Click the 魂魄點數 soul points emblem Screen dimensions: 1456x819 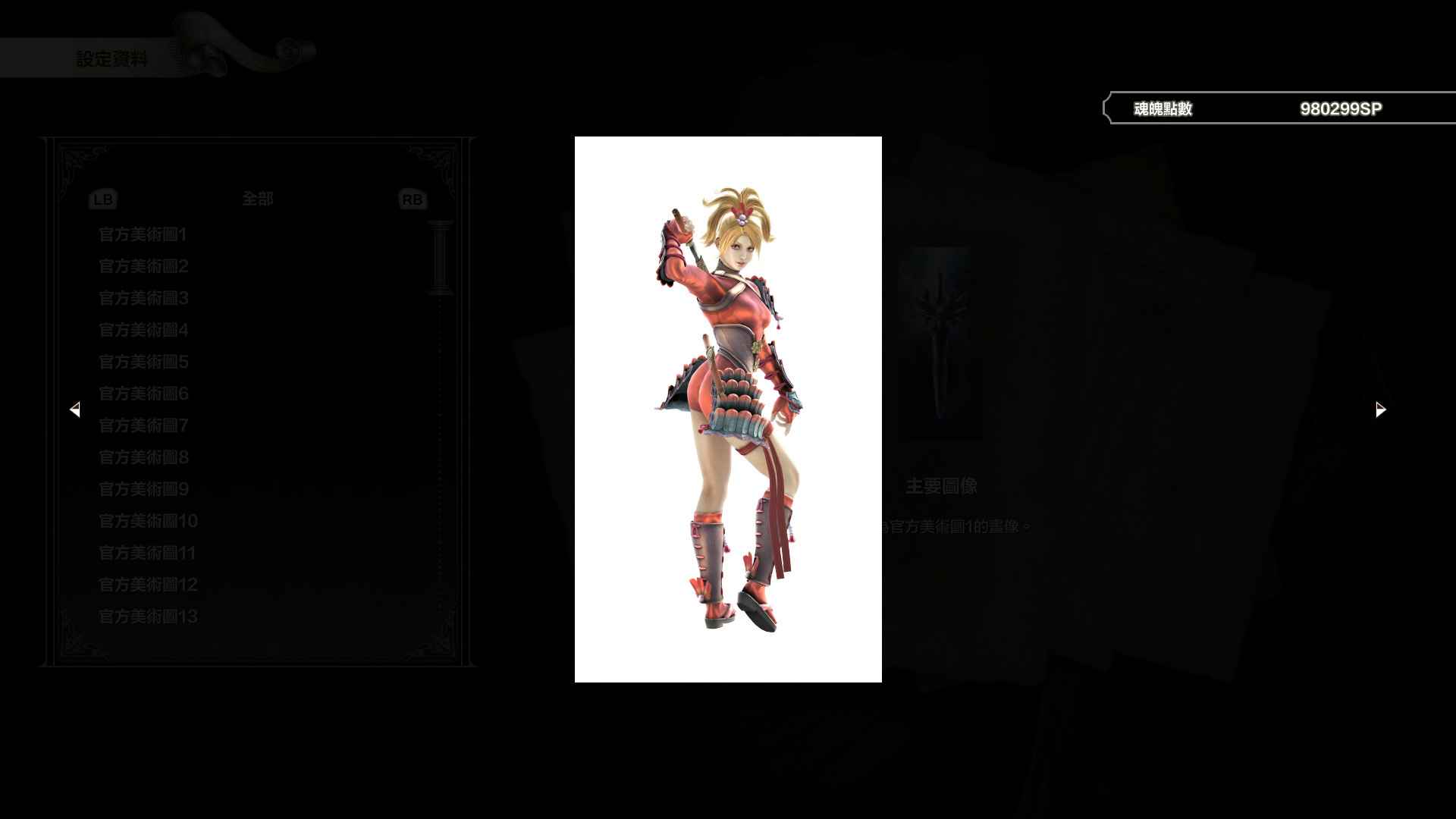click(1162, 108)
